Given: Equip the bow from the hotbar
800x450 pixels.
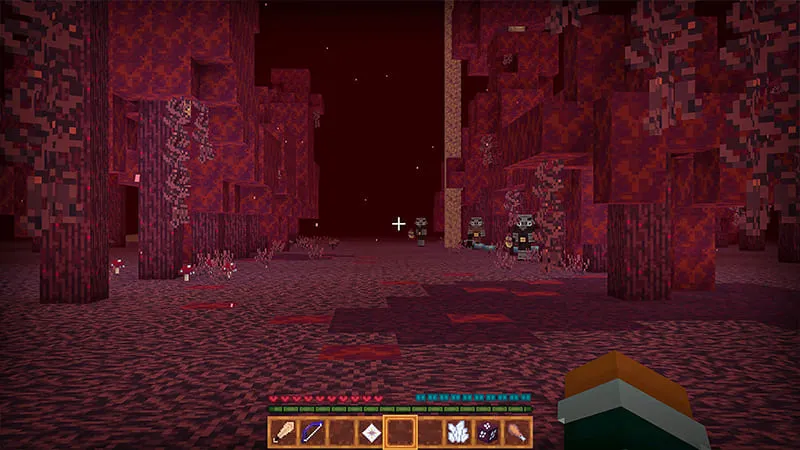Looking at the screenshot, I should tap(312, 433).
